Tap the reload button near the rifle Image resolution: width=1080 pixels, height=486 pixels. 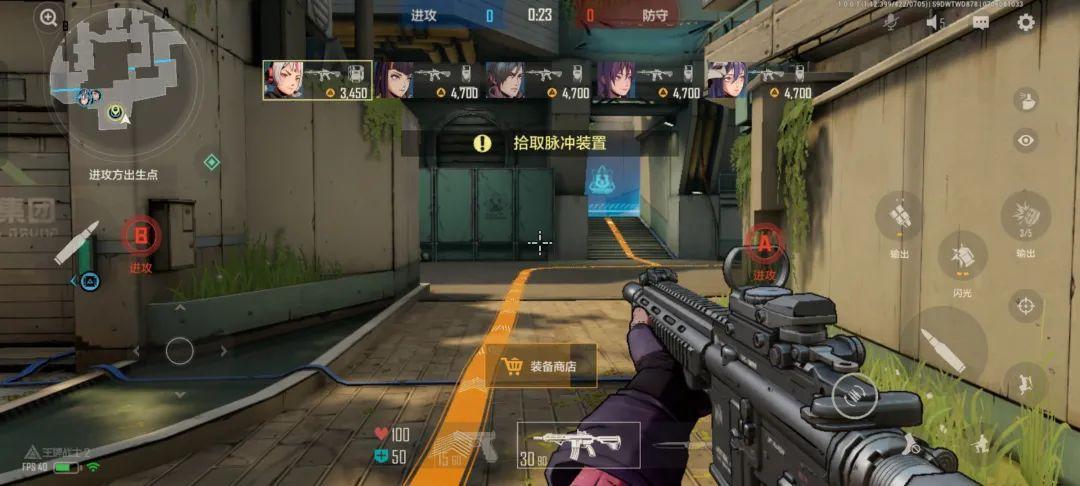point(854,396)
